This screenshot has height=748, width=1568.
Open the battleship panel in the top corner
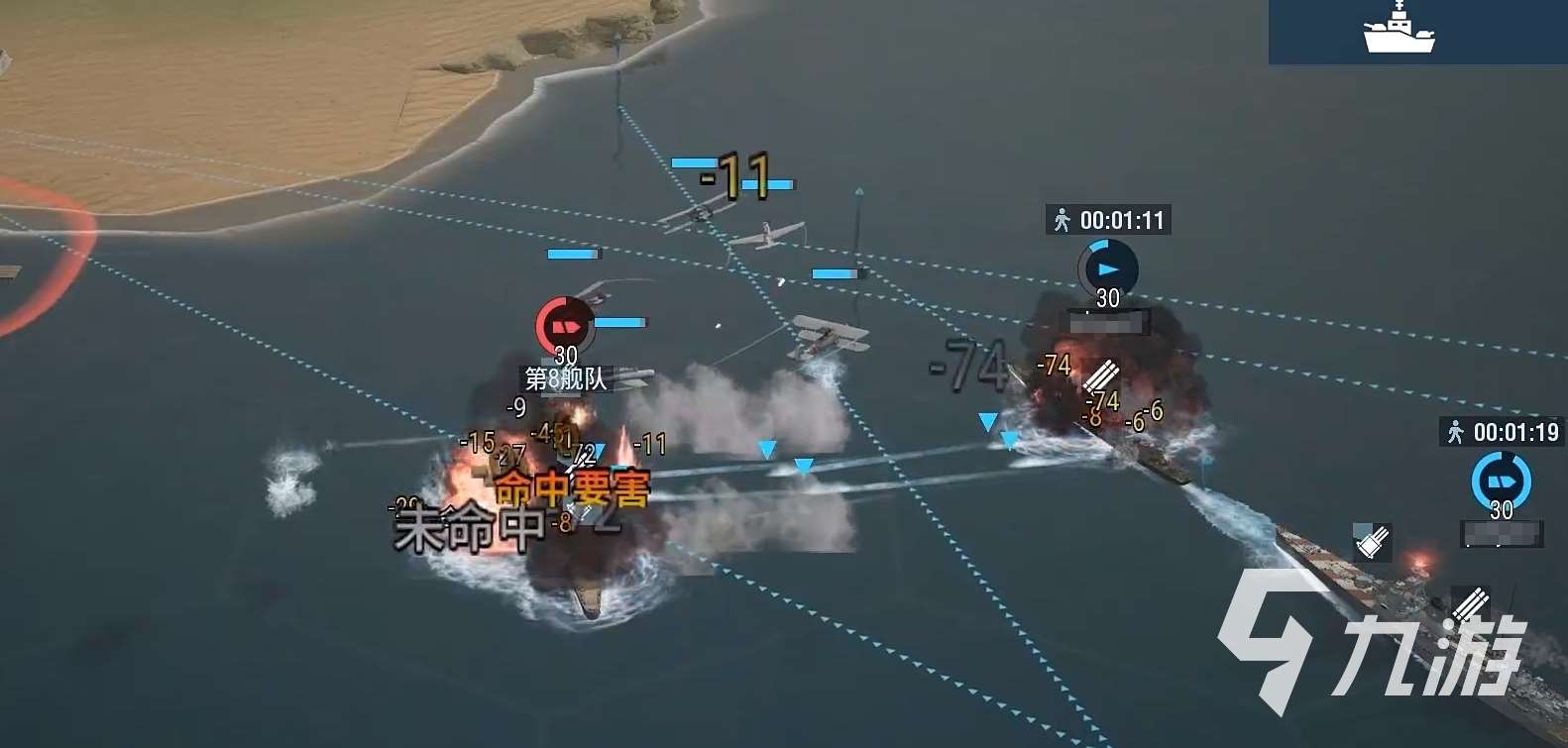pyautogui.click(x=1399, y=30)
